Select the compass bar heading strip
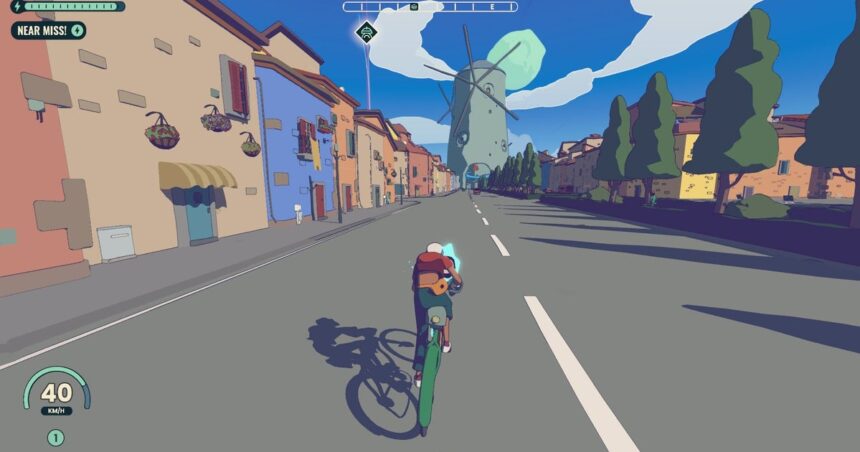This screenshot has height=452, width=860. [x=430, y=7]
